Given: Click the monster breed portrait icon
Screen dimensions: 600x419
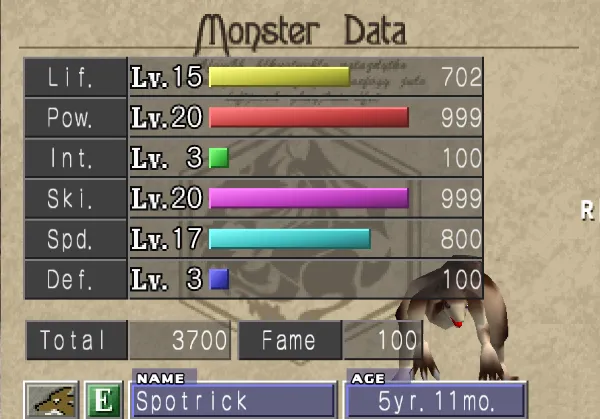Looking at the screenshot, I should [51, 399].
